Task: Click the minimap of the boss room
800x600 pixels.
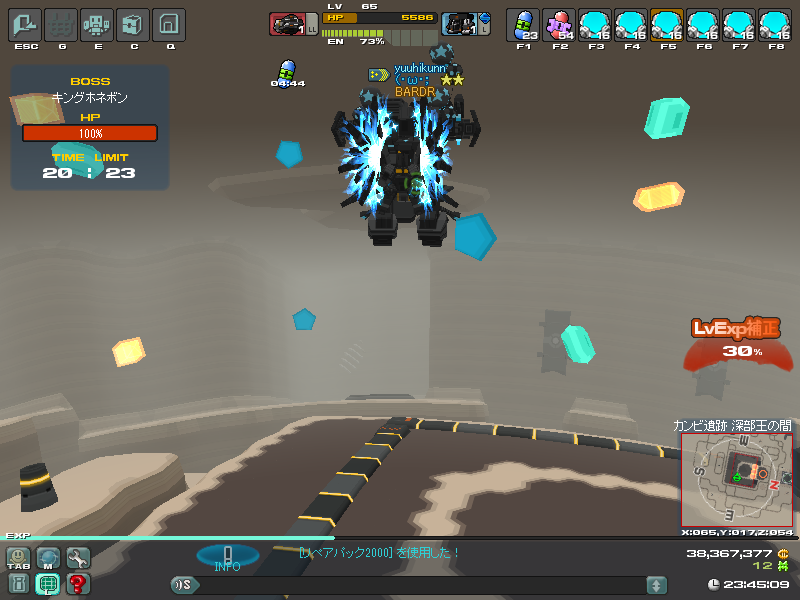Action: pos(737,478)
